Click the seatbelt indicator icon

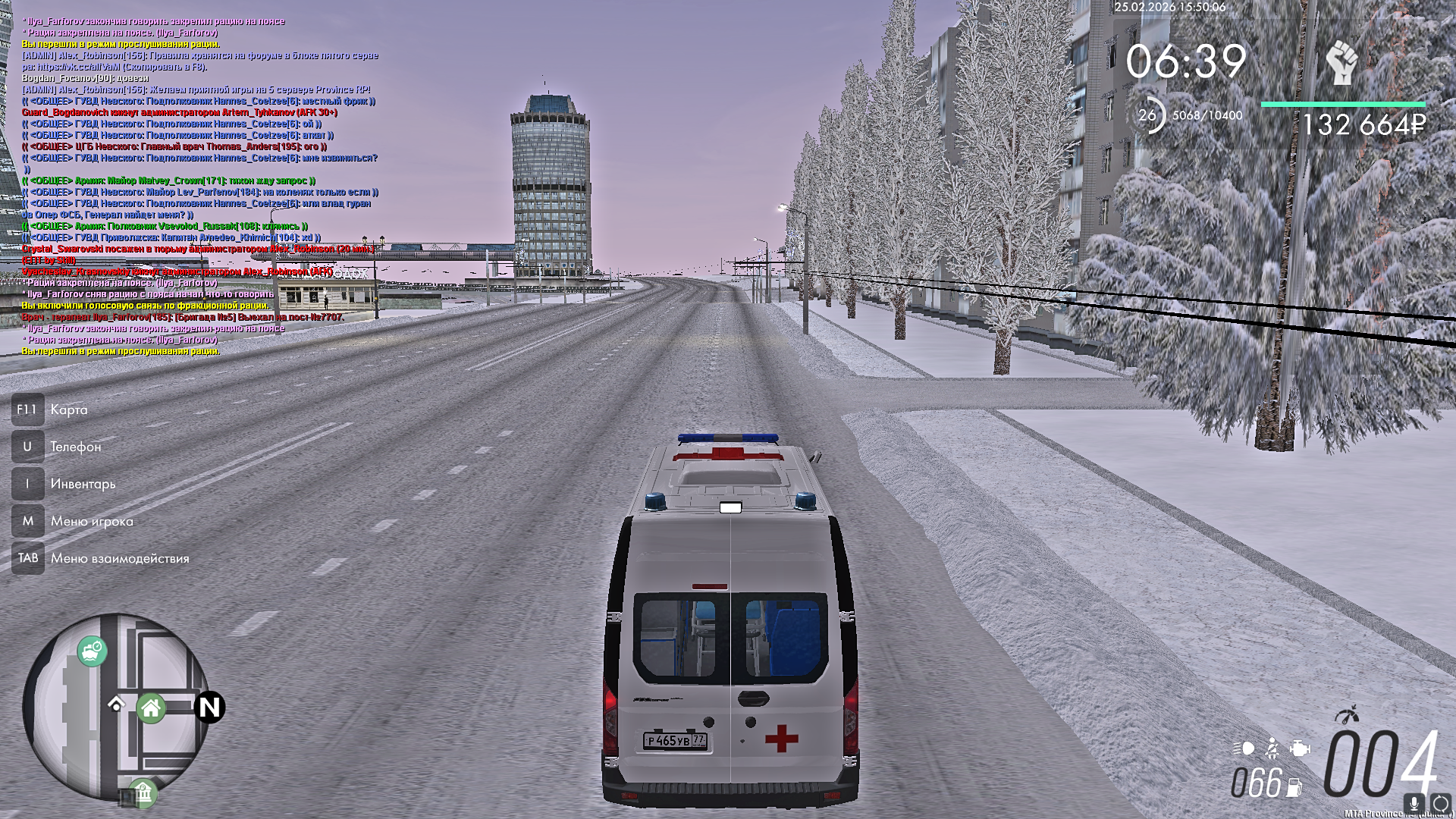tap(1272, 748)
